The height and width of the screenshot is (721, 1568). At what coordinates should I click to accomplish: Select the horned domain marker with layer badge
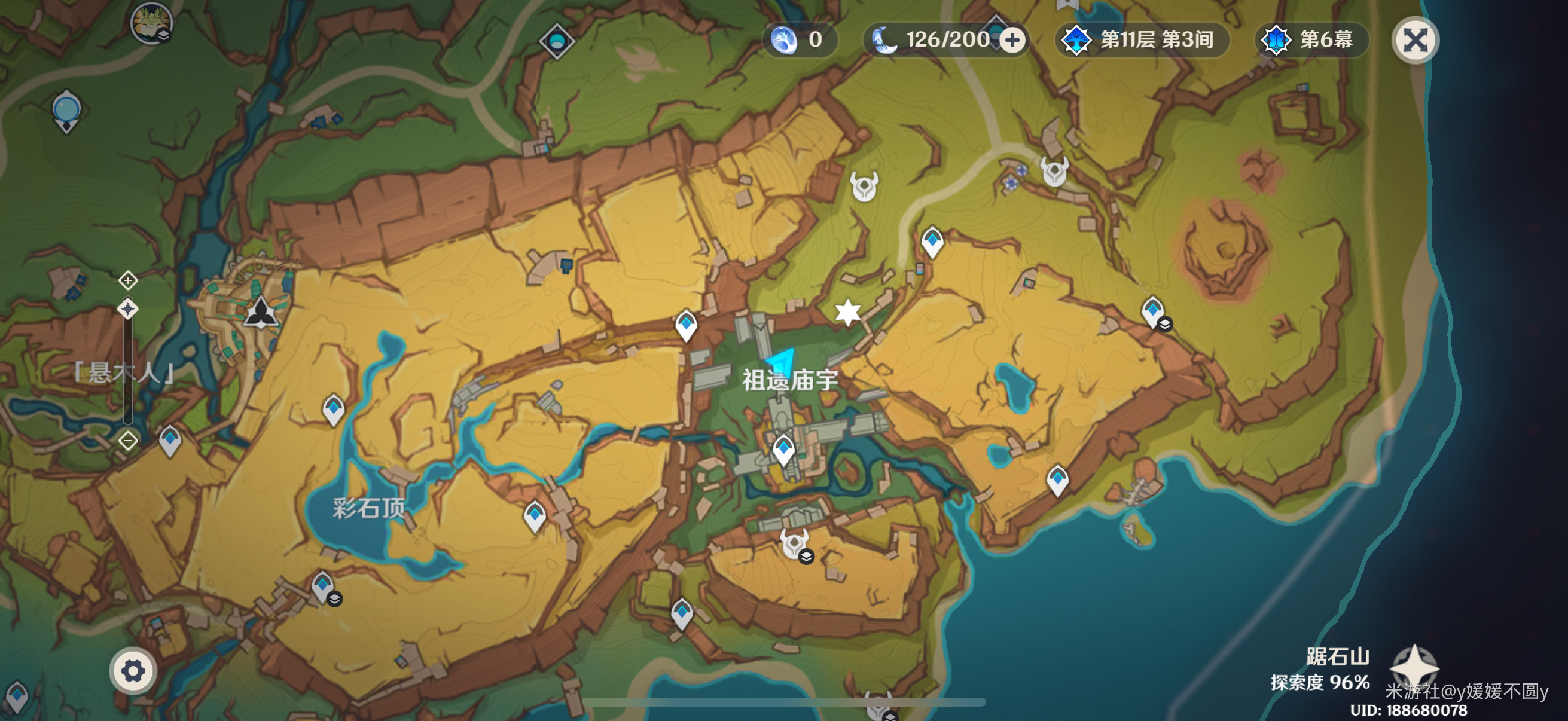(x=795, y=545)
